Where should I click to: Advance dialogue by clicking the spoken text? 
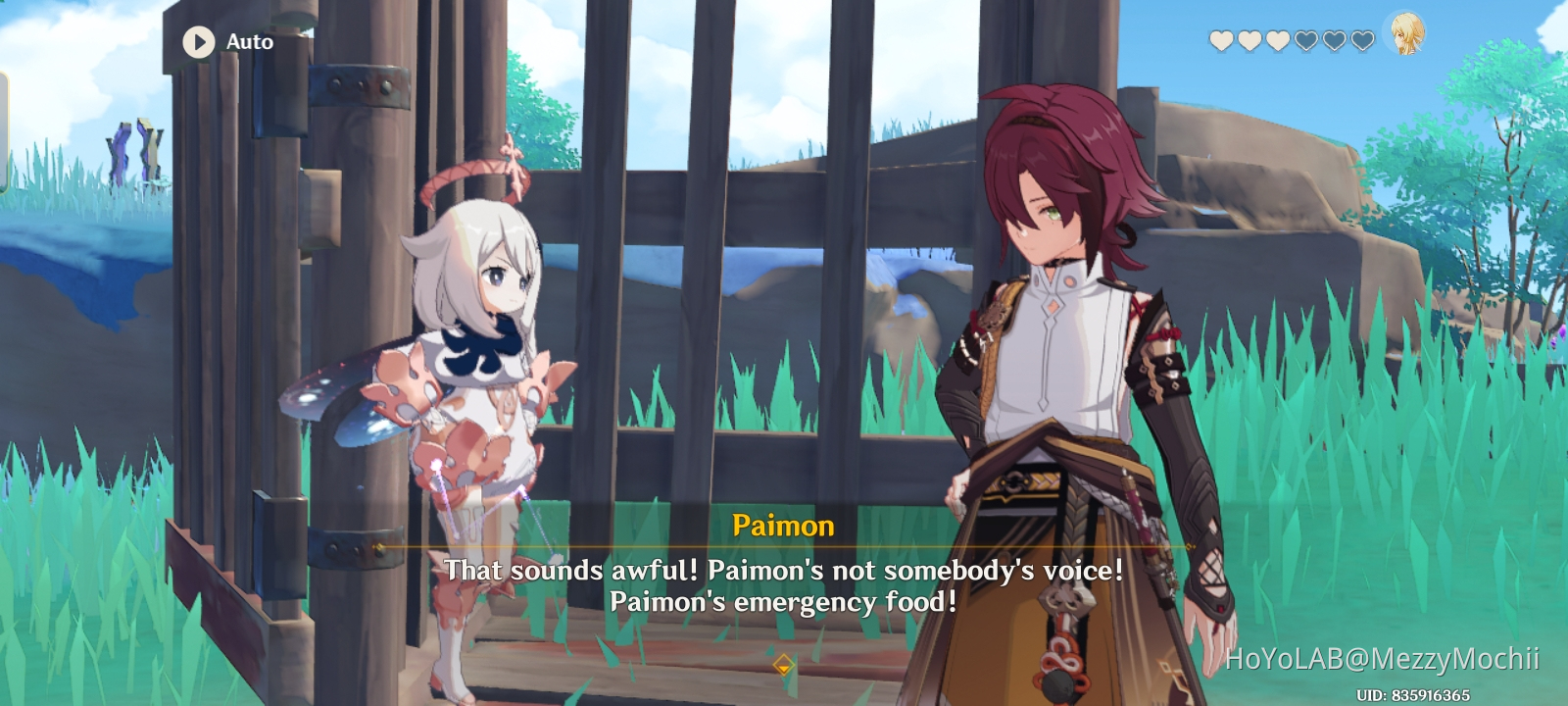(x=784, y=583)
